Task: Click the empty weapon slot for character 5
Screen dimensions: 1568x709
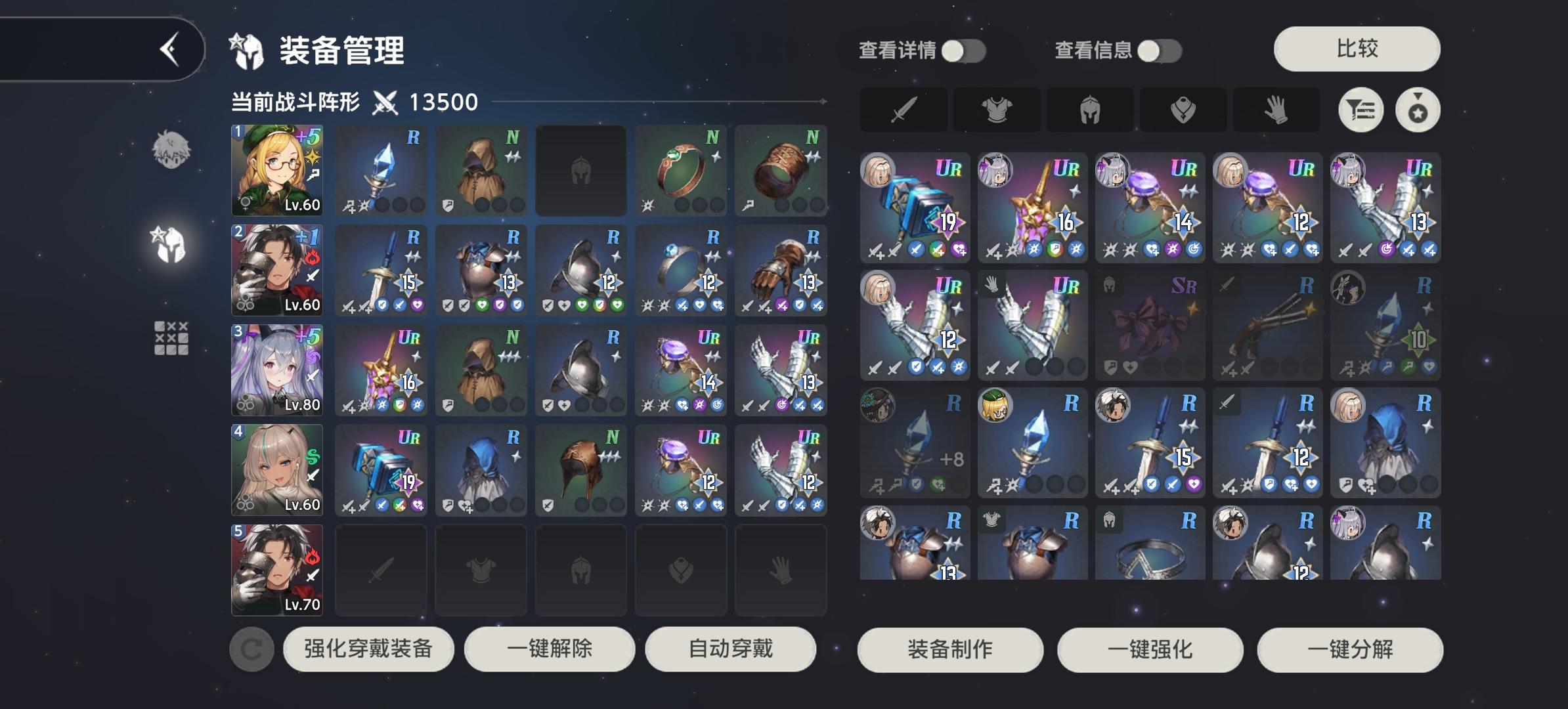Action: click(381, 570)
